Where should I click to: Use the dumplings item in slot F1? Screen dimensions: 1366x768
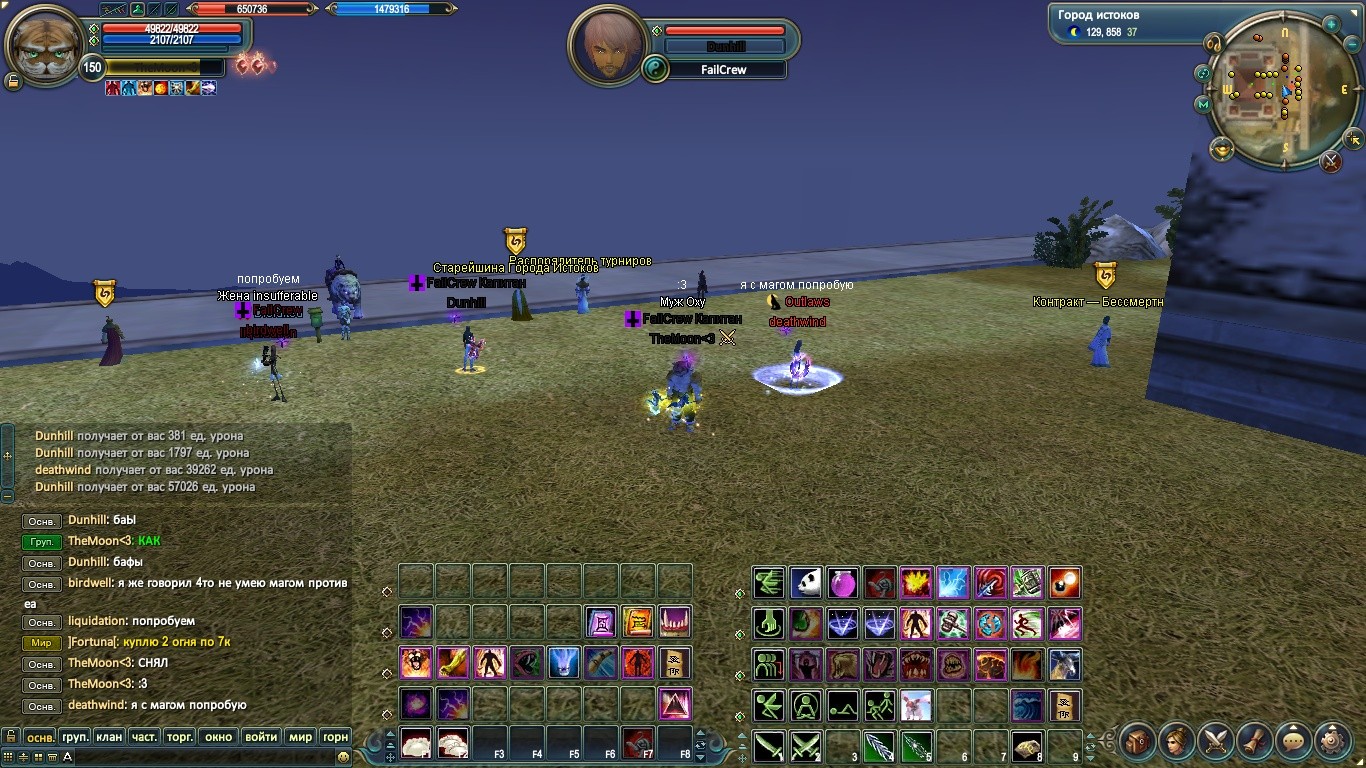pyautogui.click(x=416, y=744)
